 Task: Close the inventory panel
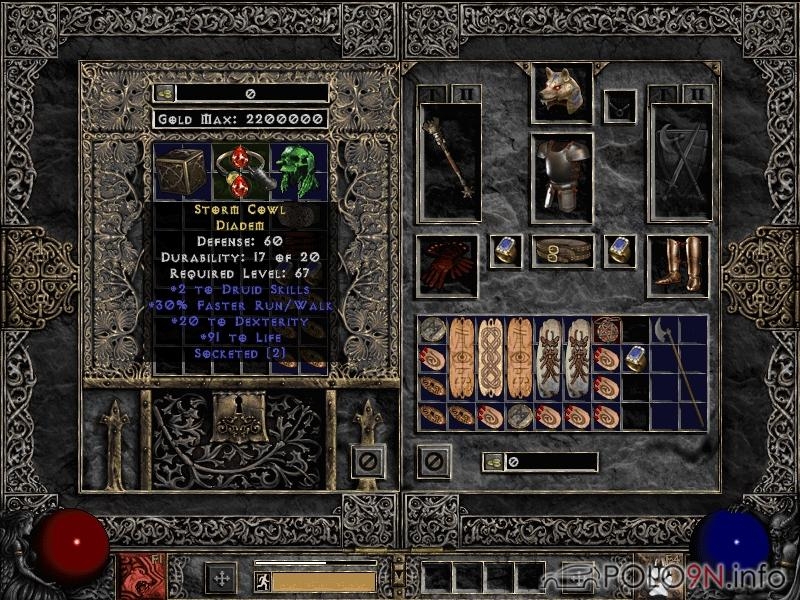434,461
